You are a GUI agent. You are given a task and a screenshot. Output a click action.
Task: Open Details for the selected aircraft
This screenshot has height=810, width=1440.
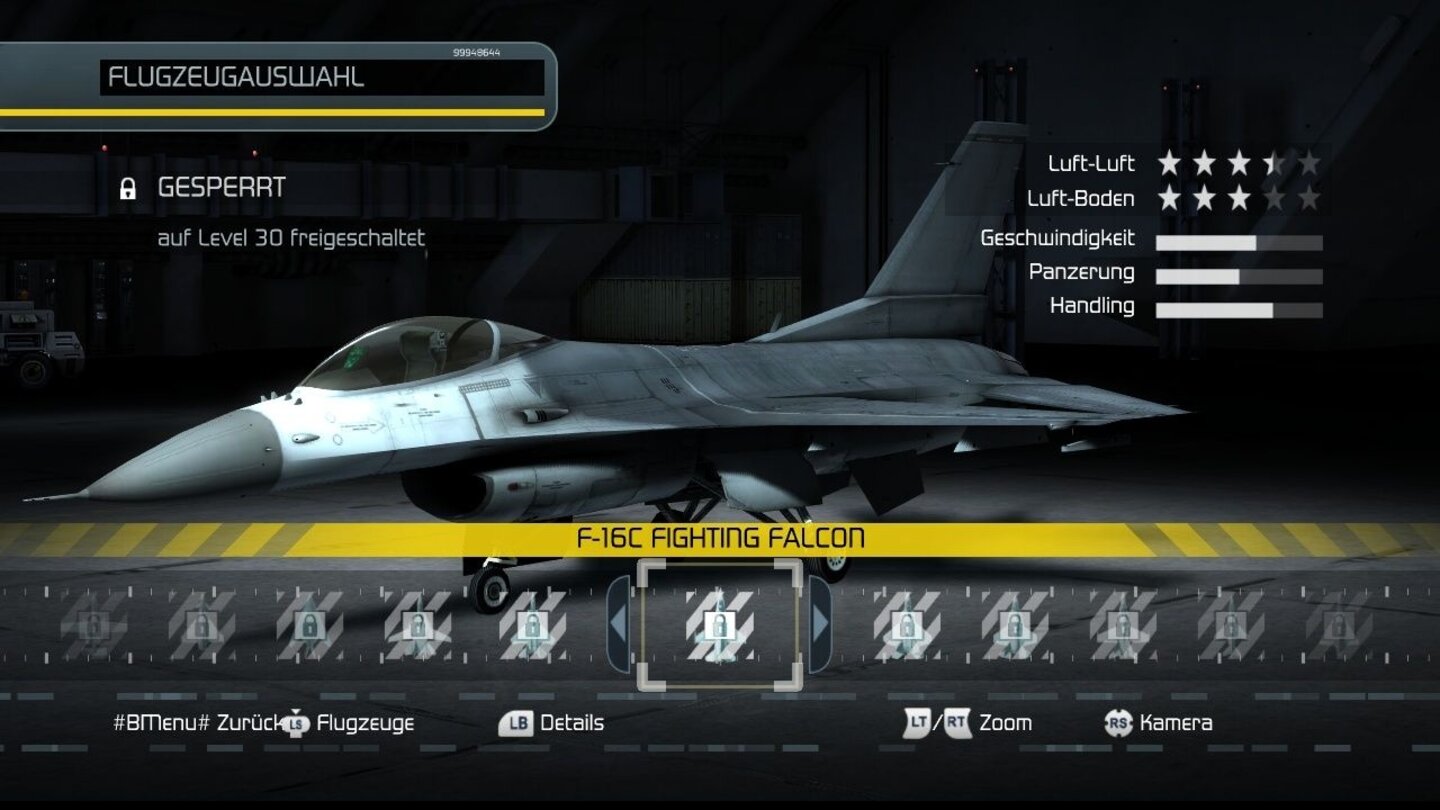pos(570,722)
